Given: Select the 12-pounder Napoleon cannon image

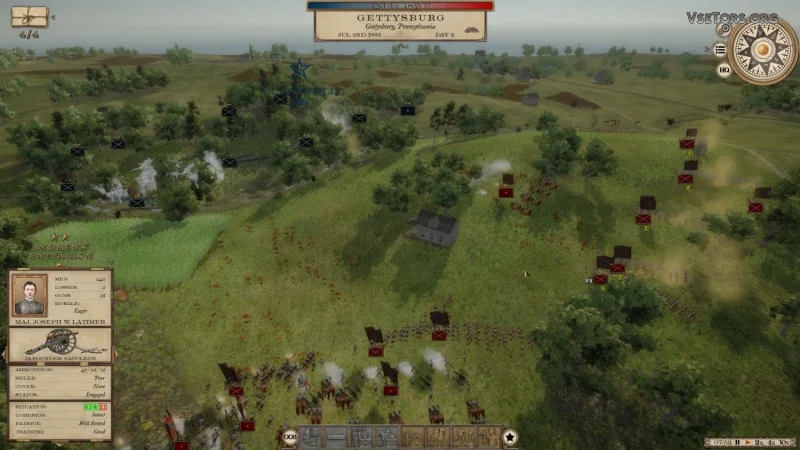Looking at the screenshot, I should [x=58, y=341].
